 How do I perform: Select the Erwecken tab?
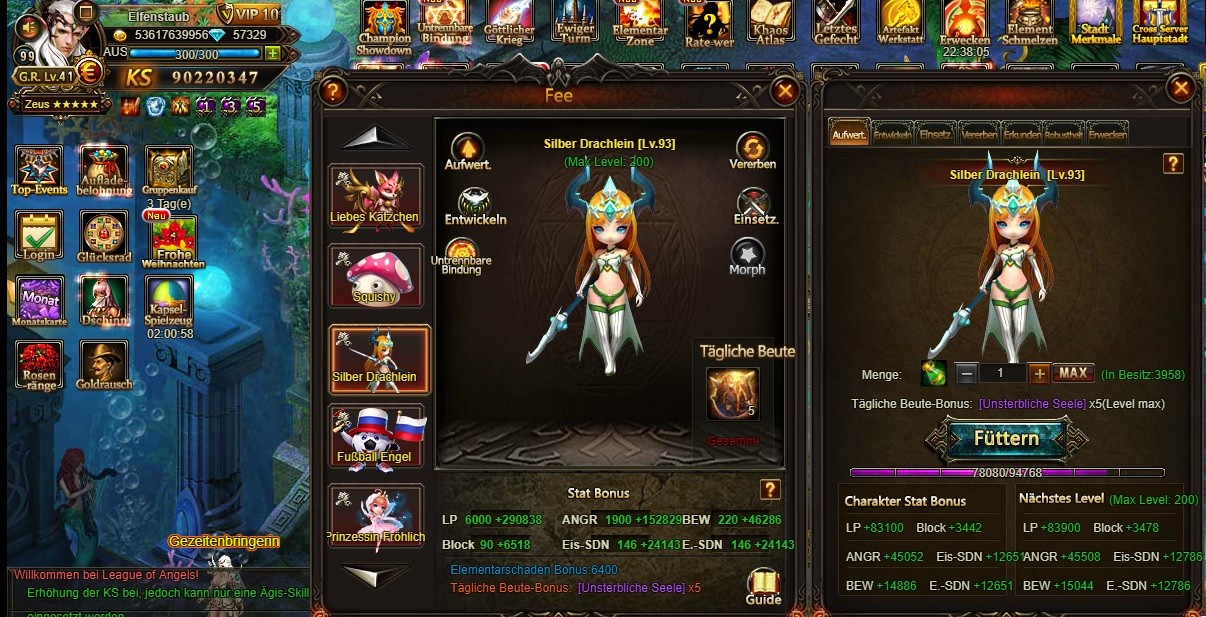click(1108, 134)
